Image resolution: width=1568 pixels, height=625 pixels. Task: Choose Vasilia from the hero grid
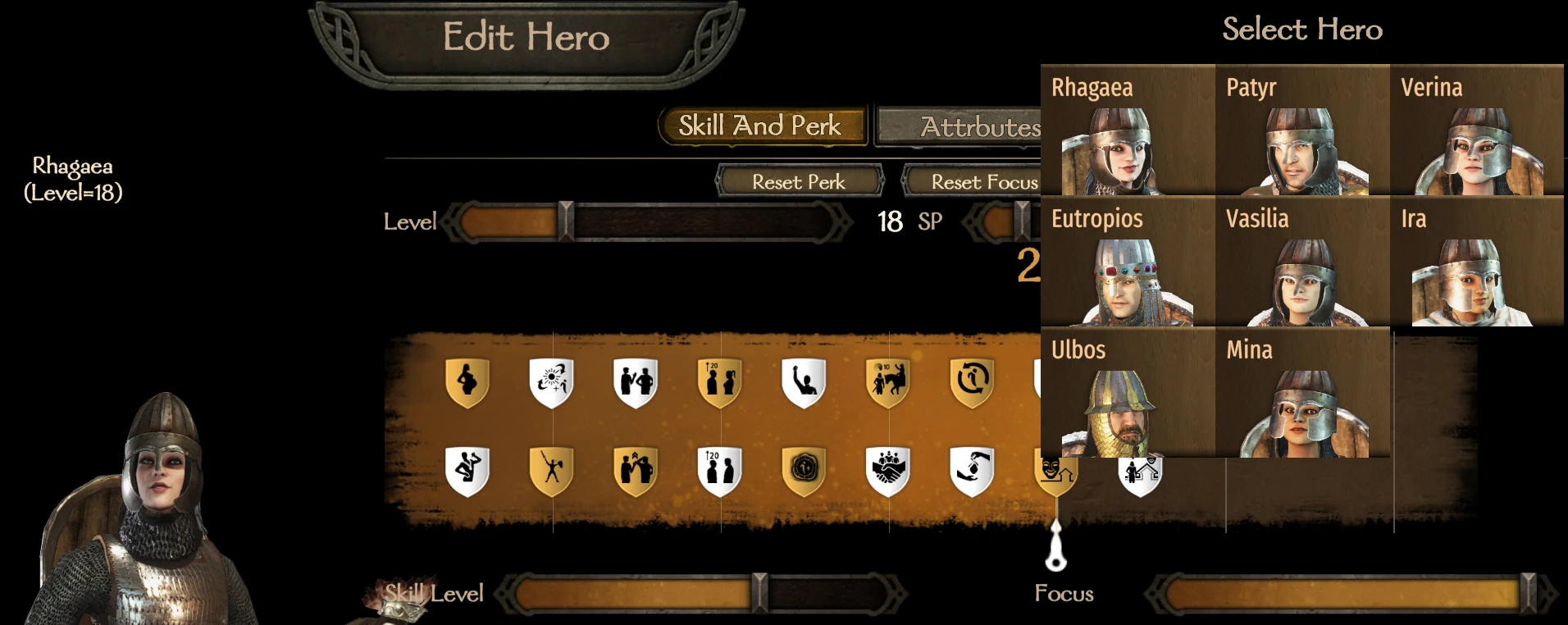coord(1301,262)
